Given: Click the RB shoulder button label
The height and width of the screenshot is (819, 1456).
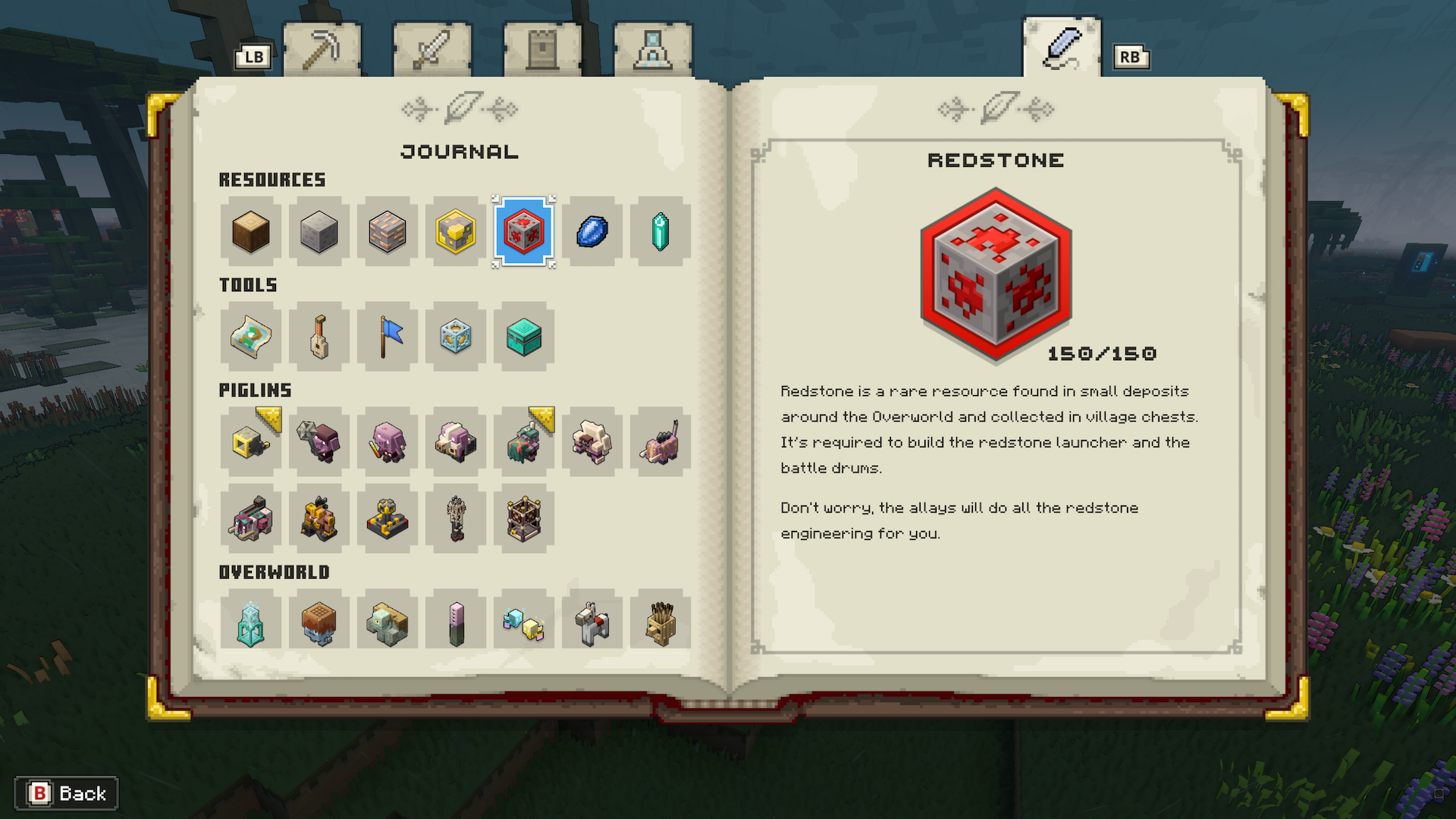Looking at the screenshot, I should click(1131, 55).
